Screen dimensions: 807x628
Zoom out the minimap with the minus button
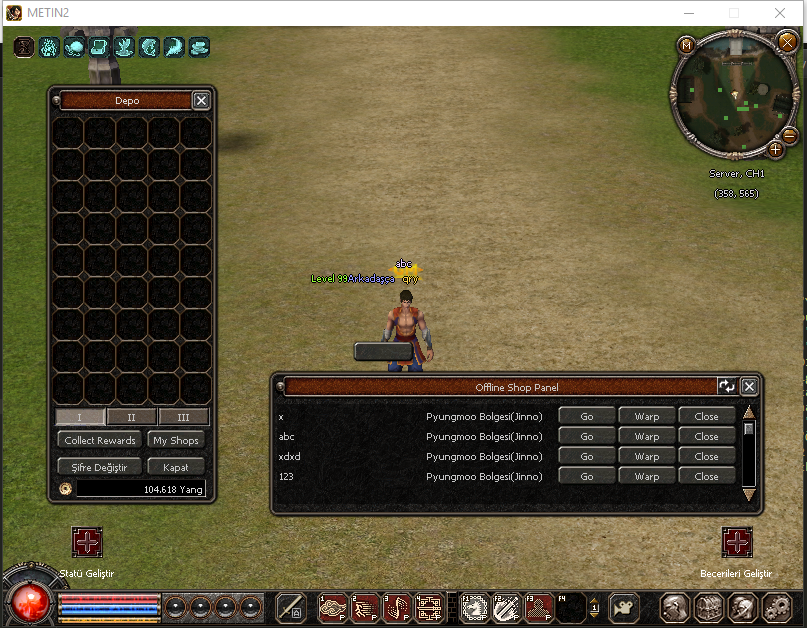coord(789,135)
